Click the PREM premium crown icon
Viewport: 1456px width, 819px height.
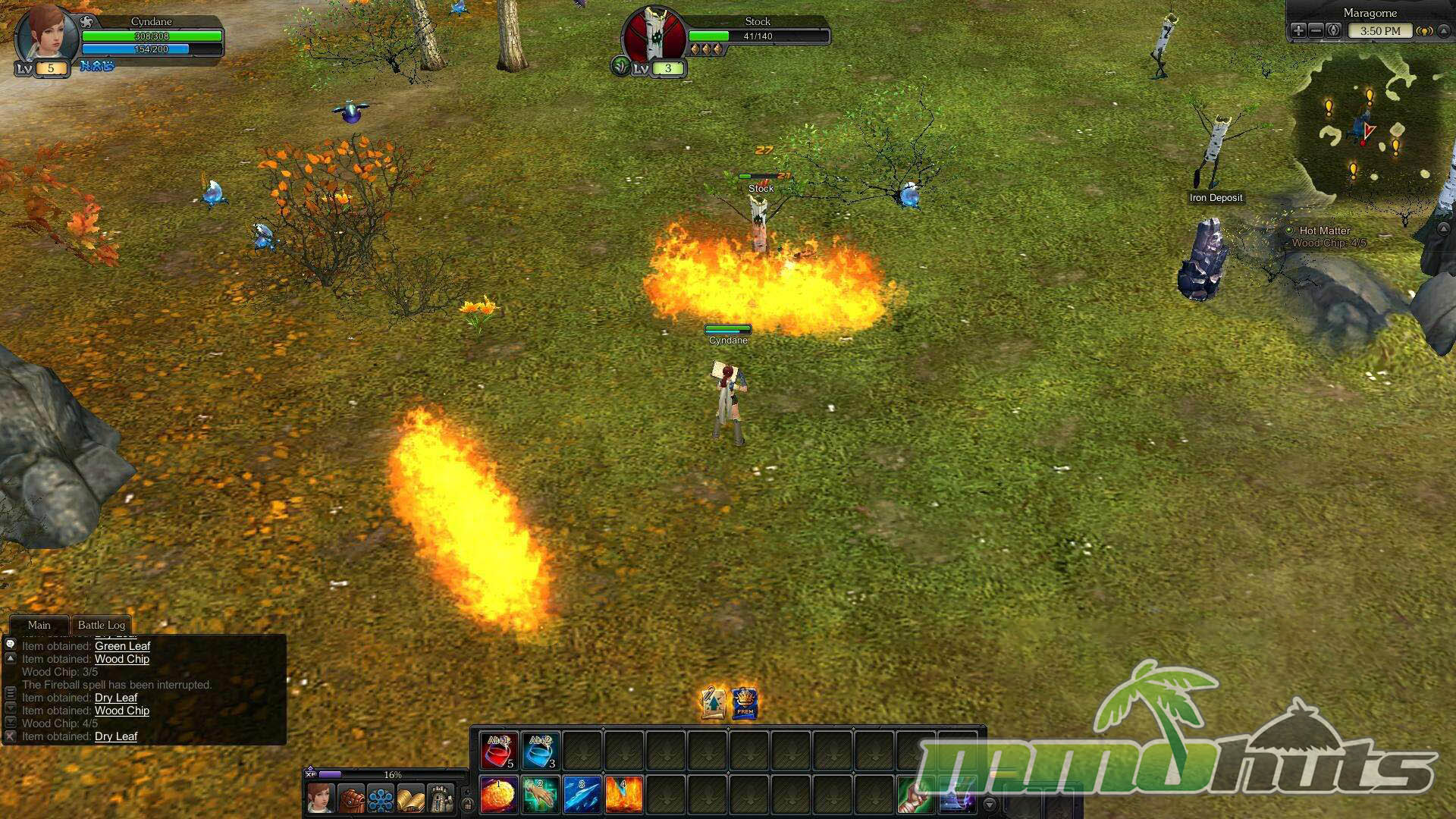click(x=745, y=703)
